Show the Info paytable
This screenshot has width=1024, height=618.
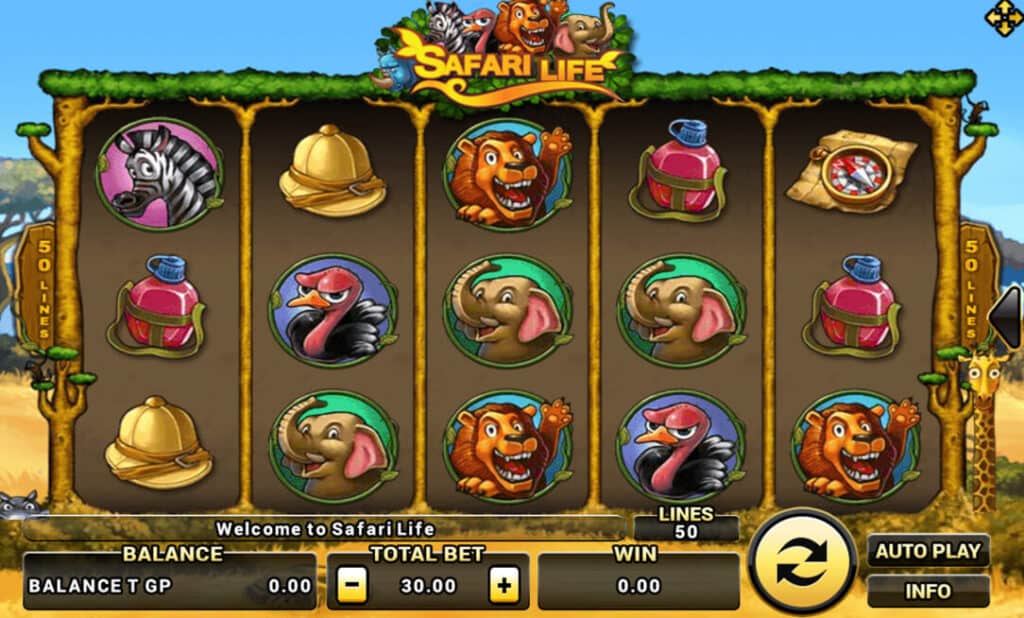click(x=928, y=591)
